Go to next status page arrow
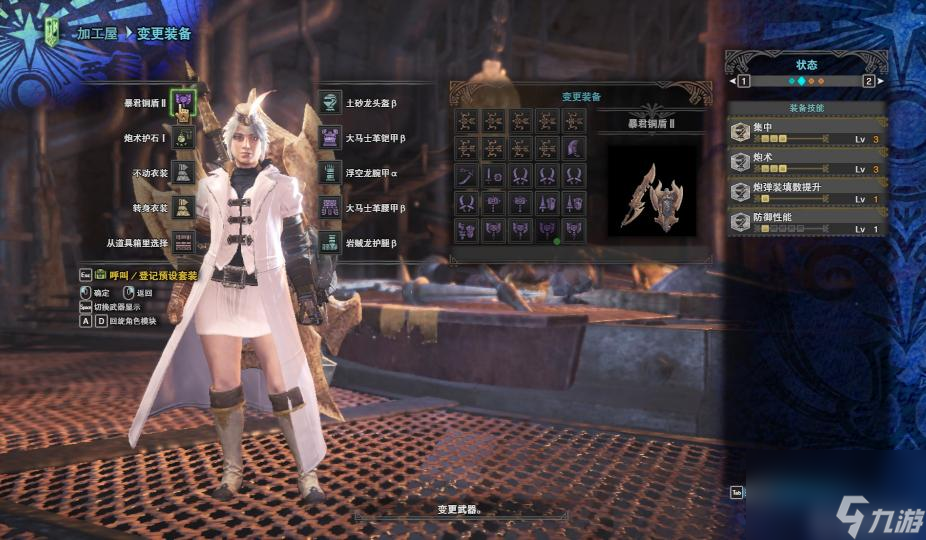The image size is (926, 540). (x=868, y=81)
